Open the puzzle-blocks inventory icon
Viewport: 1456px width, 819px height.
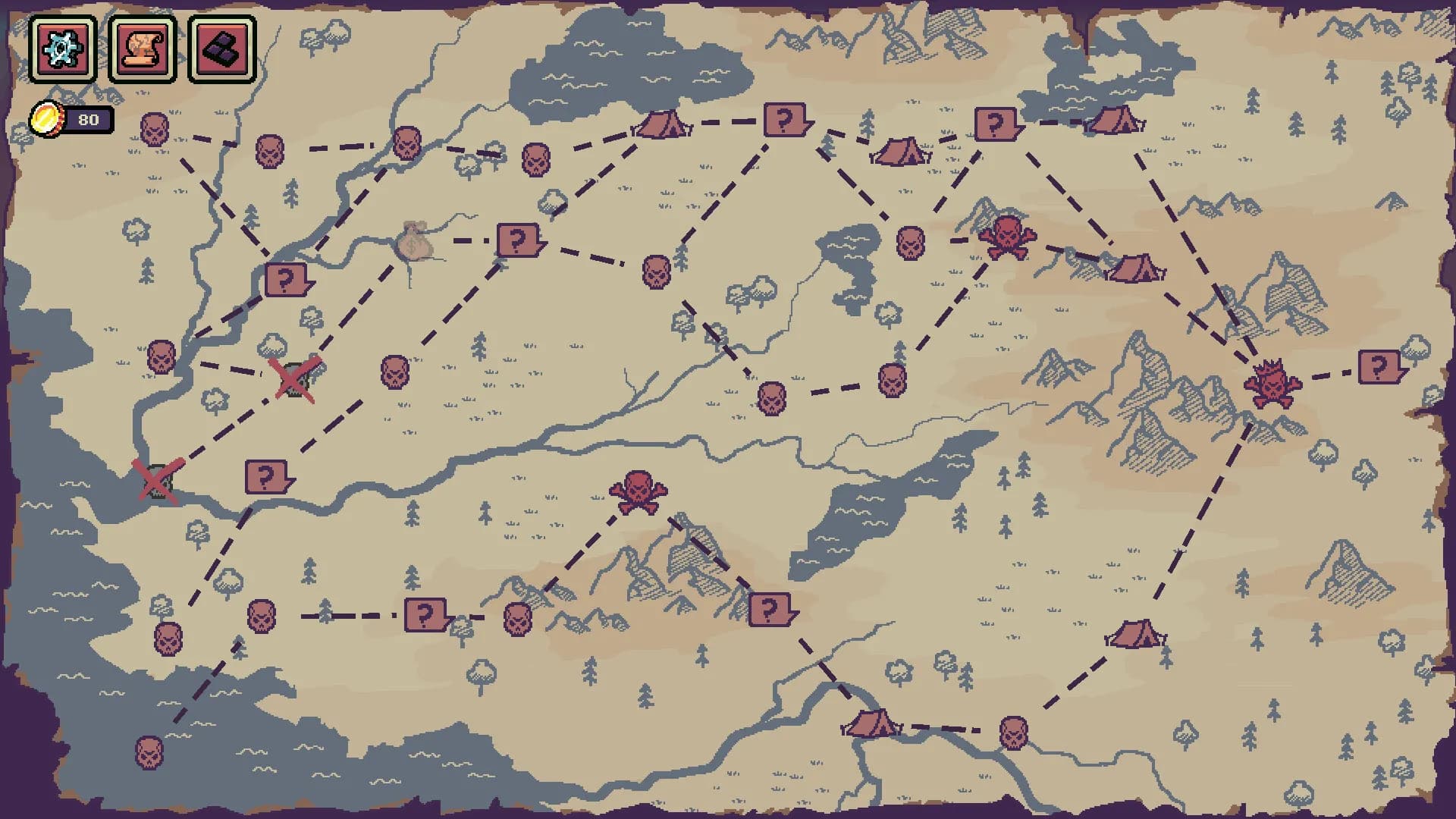tap(224, 47)
